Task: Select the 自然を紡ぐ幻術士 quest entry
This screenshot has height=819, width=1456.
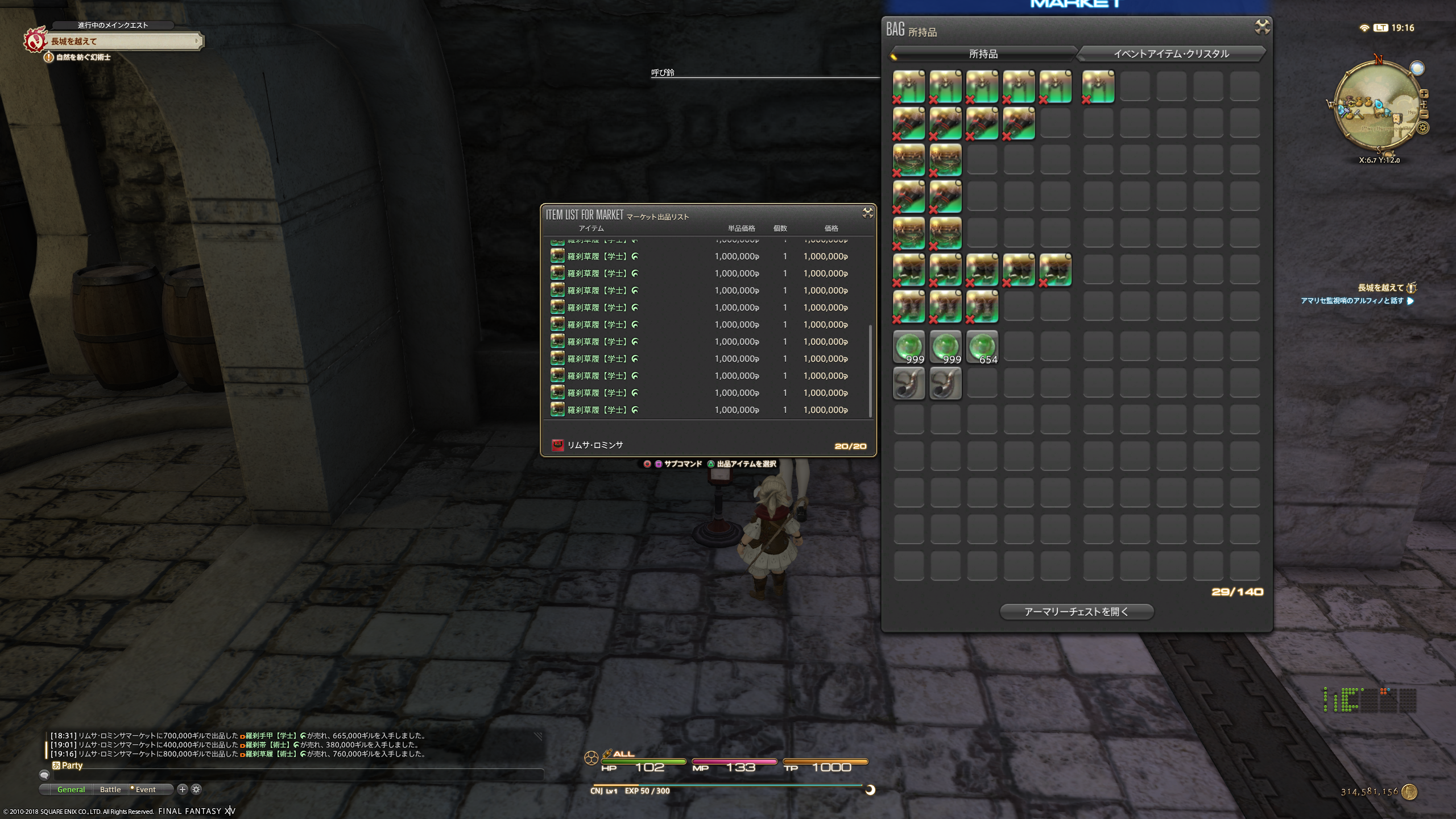Action: [83, 57]
